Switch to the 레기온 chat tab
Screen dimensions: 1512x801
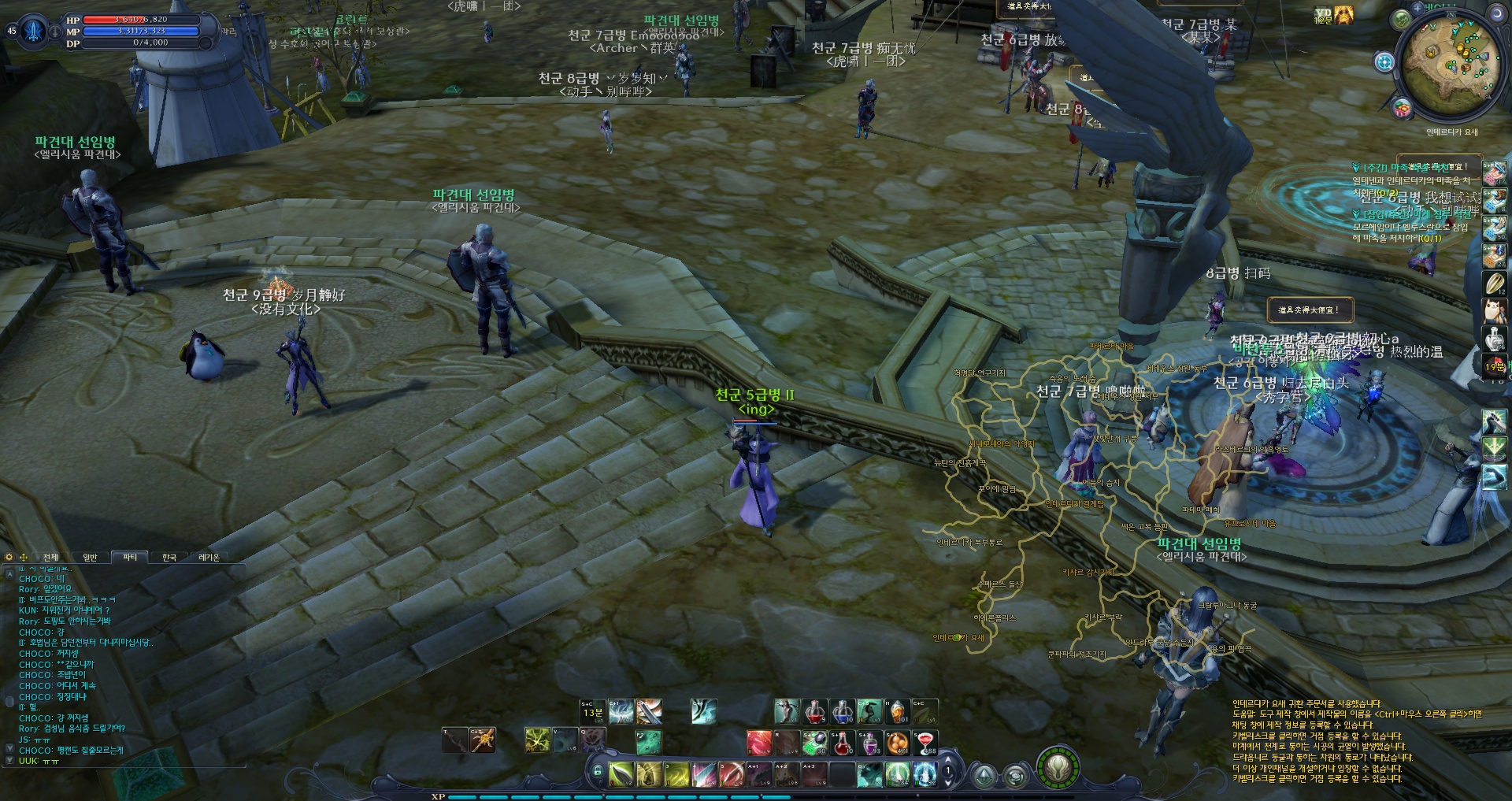click(209, 558)
